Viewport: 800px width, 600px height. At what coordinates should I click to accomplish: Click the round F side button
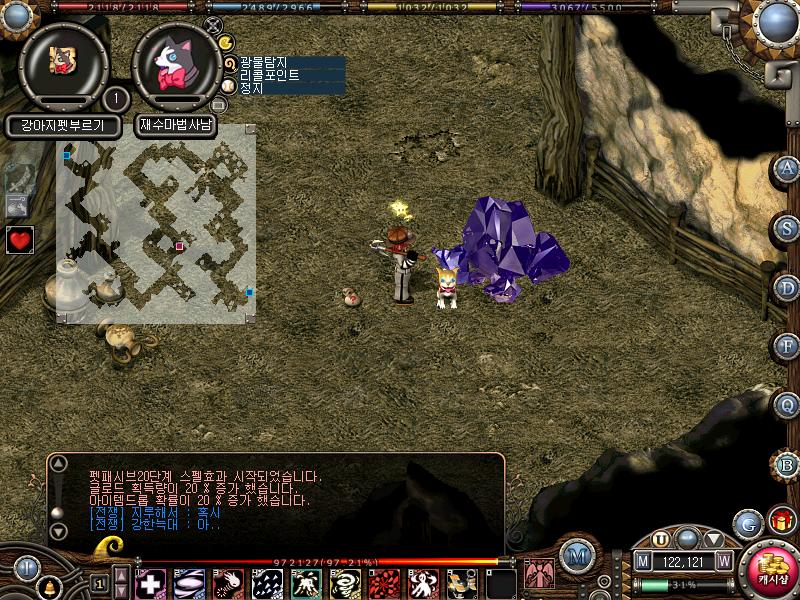pyautogui.click(x=788, y=347)
